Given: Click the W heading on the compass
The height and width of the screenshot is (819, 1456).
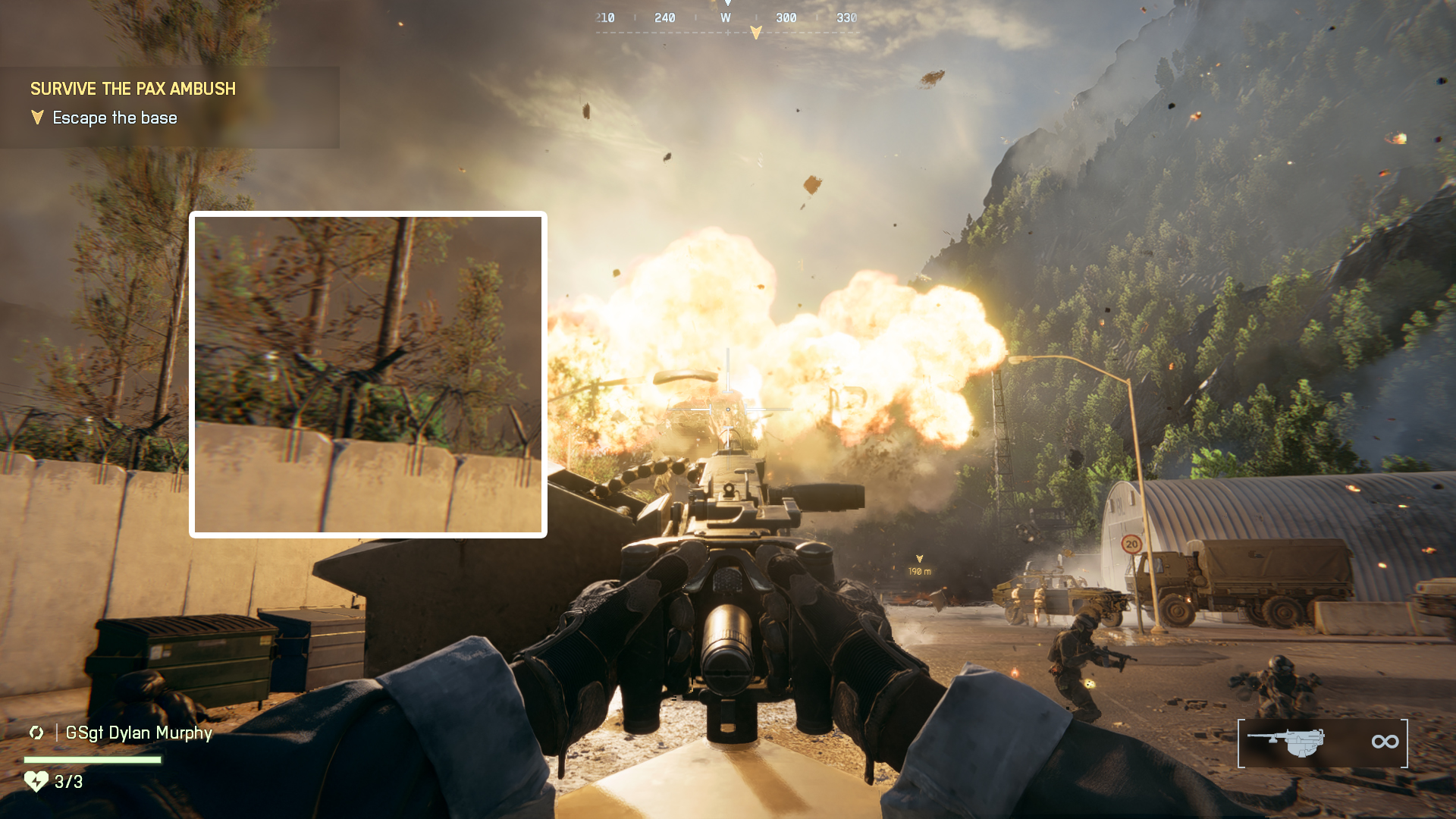Looking at the screenshot, I should coord(725,17).
